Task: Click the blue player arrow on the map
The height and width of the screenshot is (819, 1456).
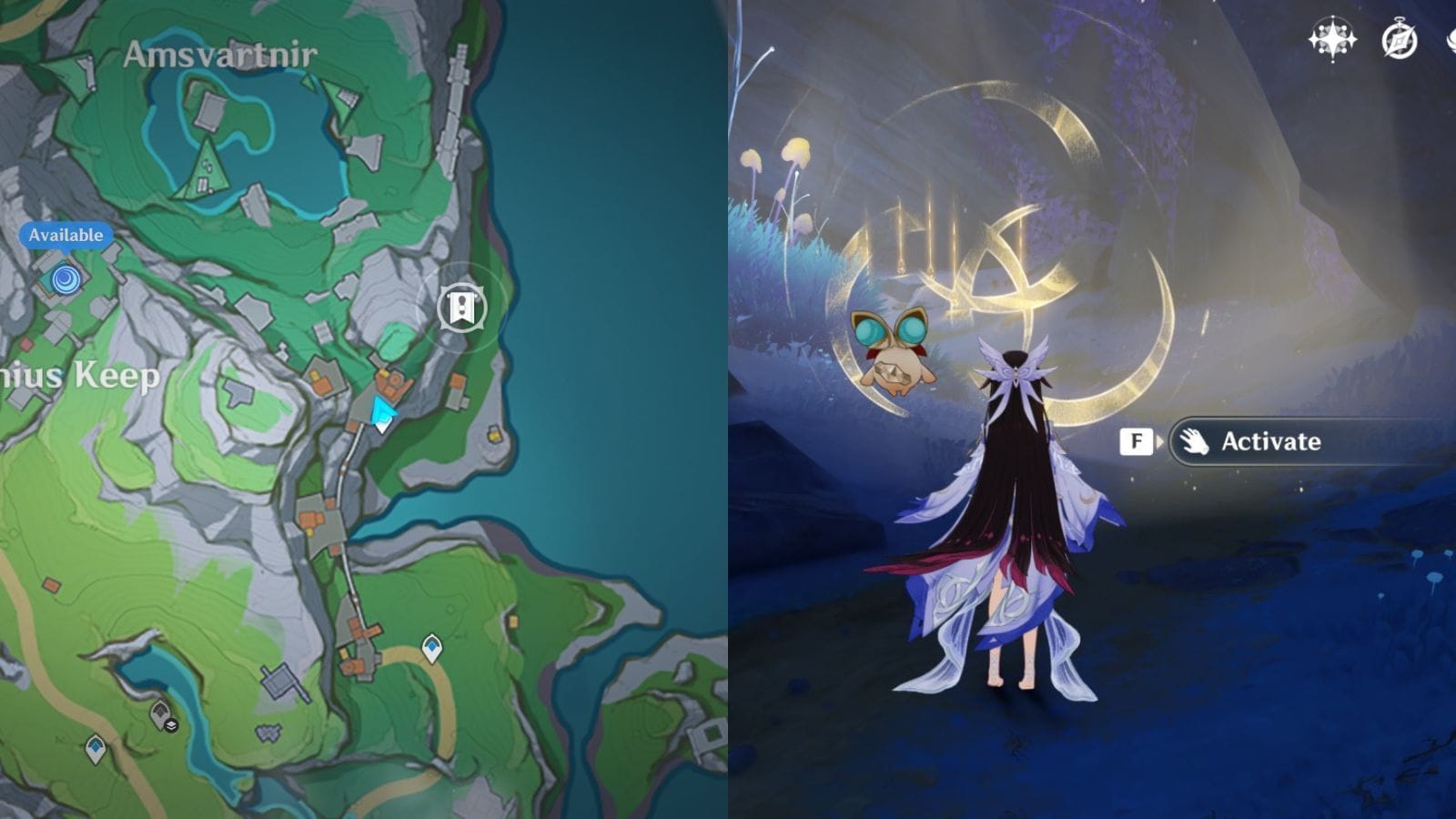Action: (382, 413)
